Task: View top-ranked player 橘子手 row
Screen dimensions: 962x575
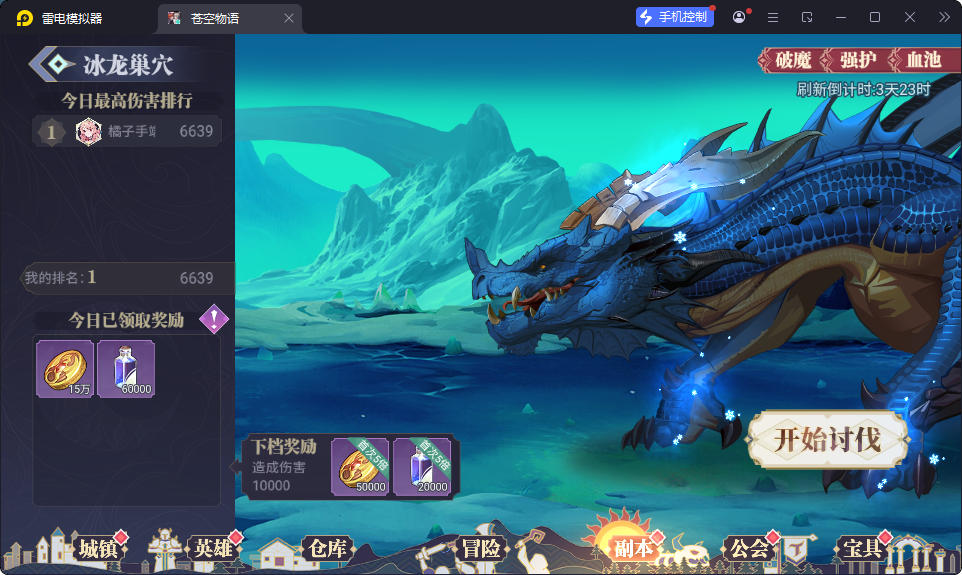Action: pyautogui.click(x=127, y=131)
